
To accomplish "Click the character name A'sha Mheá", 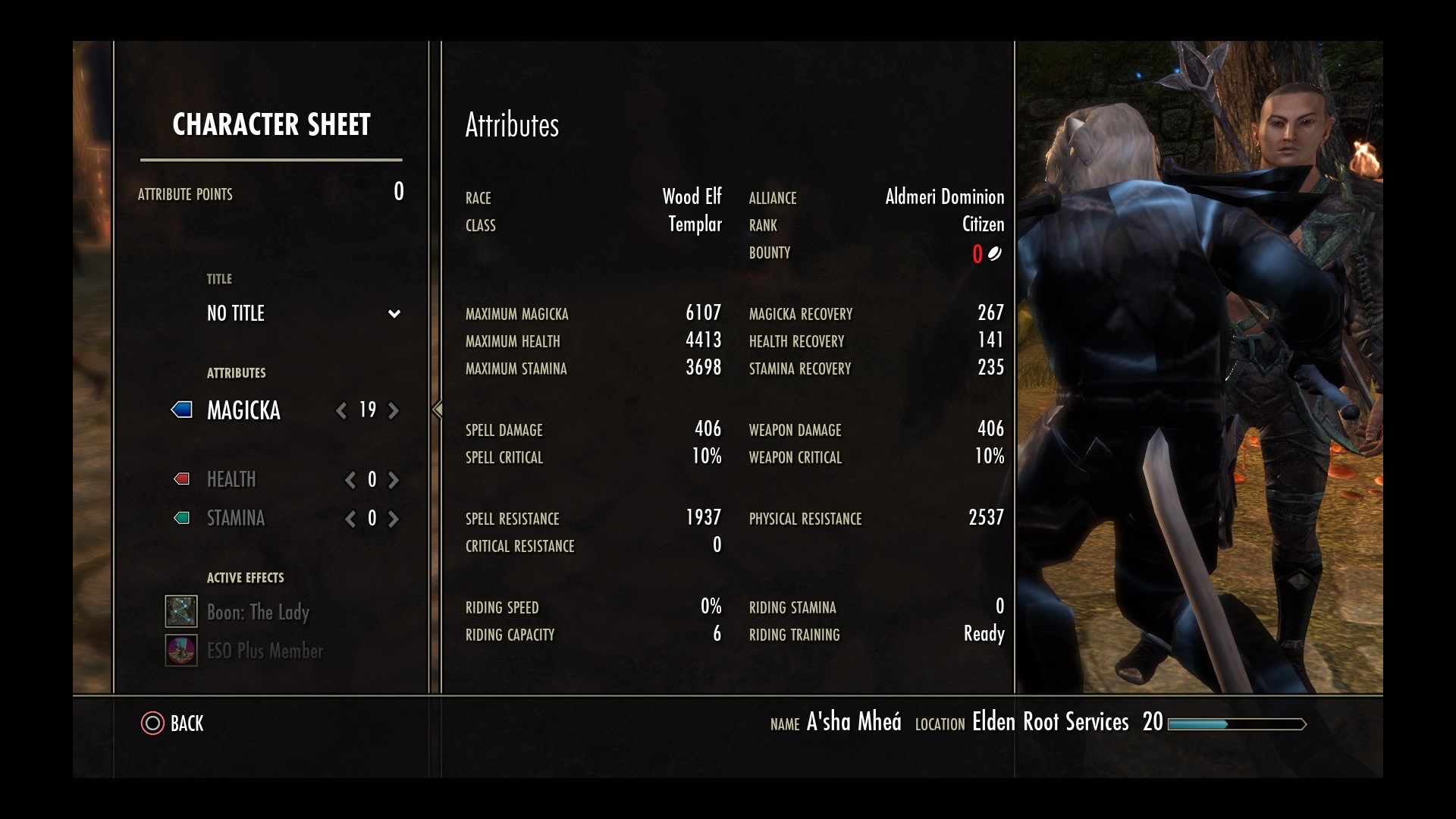I will pyautogui.click(x=855, y=722).
